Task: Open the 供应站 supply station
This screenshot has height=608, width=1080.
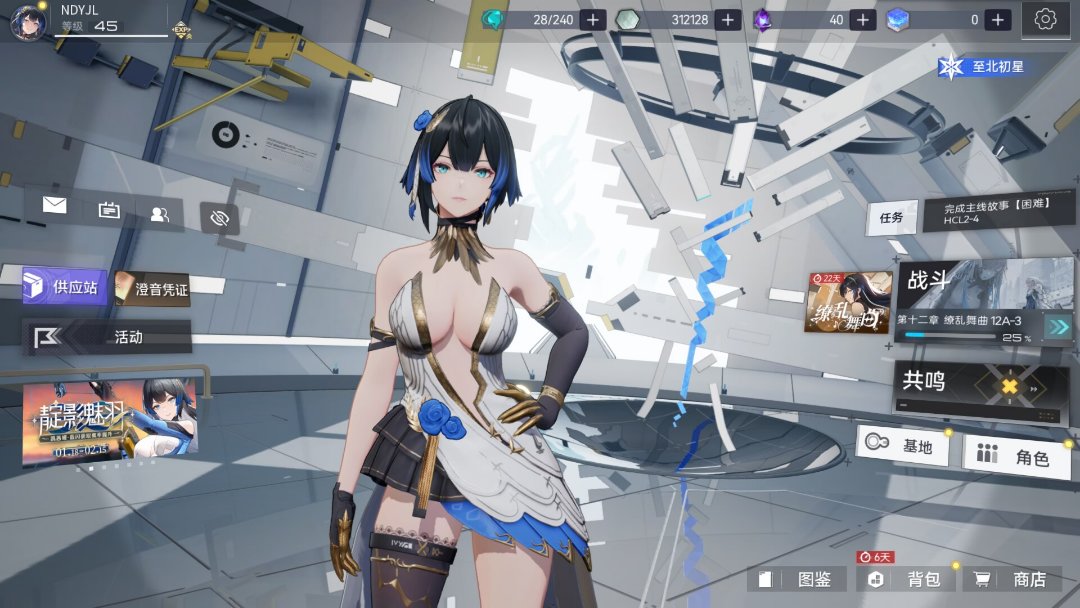Action: coord(65,287)
